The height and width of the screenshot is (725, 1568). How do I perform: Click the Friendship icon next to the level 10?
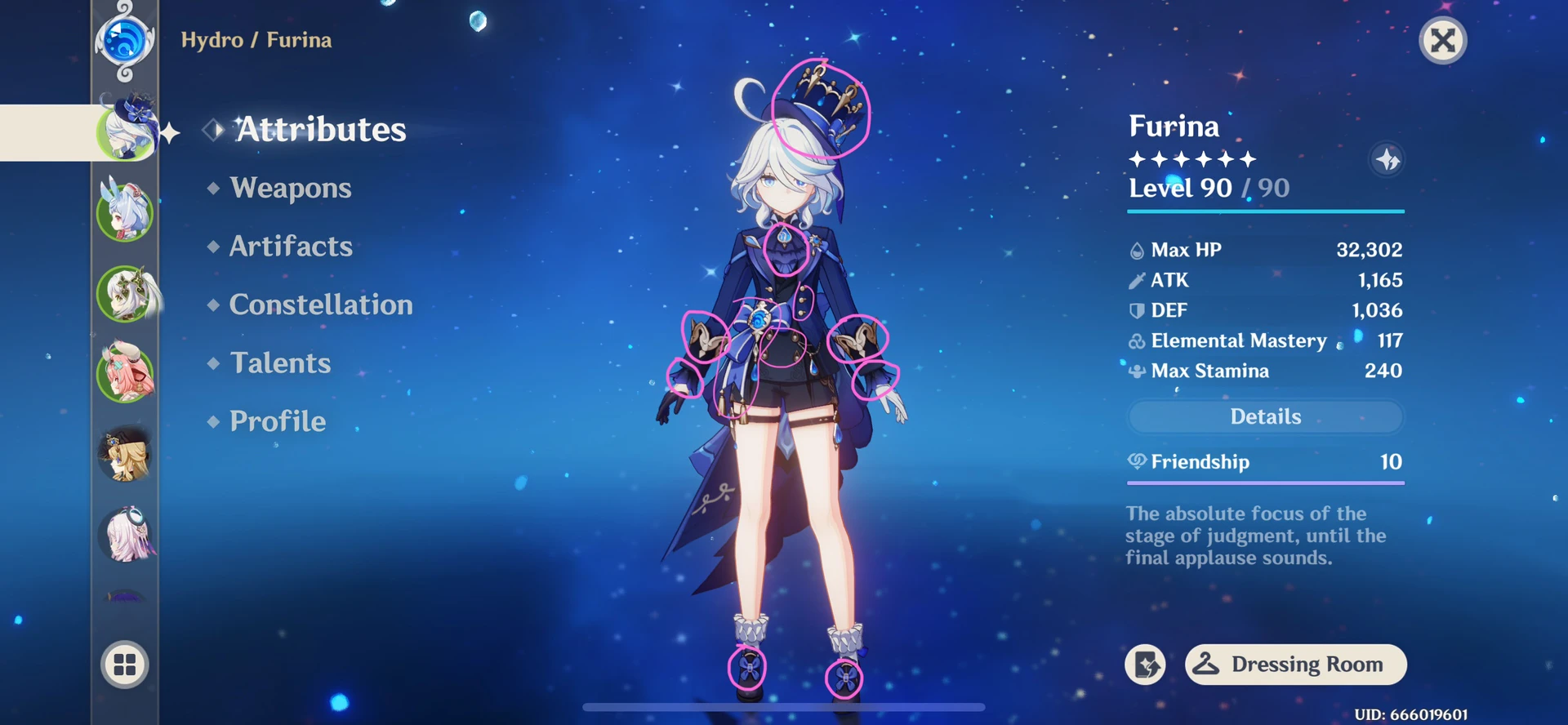click(x=1135, y=462)
